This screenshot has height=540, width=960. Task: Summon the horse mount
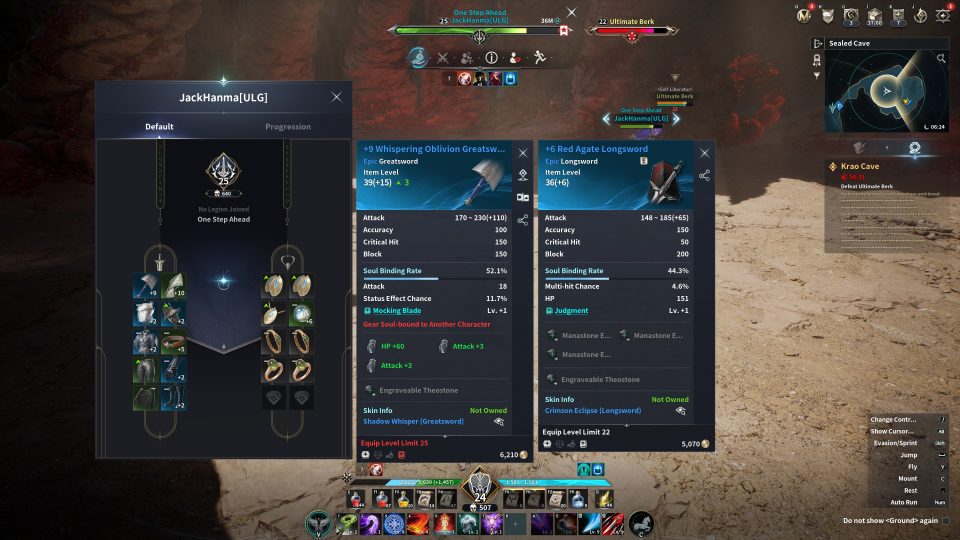(641, 523)
